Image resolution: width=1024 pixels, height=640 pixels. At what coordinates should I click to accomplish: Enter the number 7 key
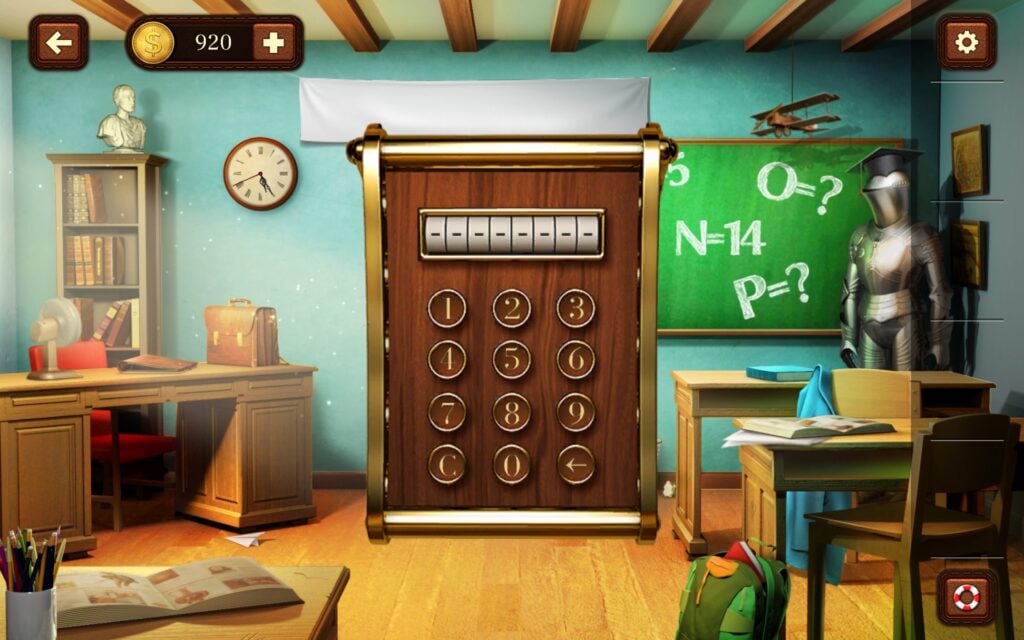pos(447,412)
